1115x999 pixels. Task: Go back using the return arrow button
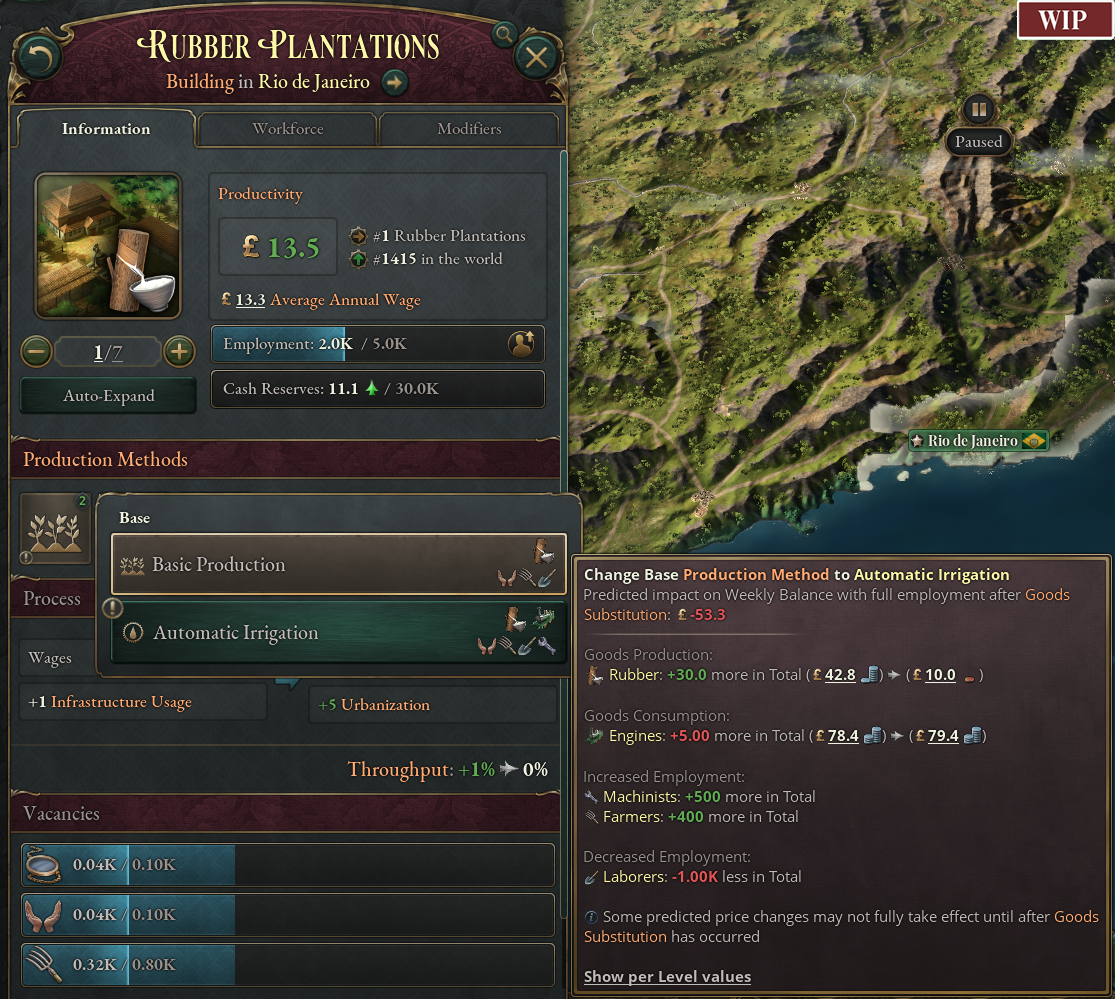(x=38, y=58)
